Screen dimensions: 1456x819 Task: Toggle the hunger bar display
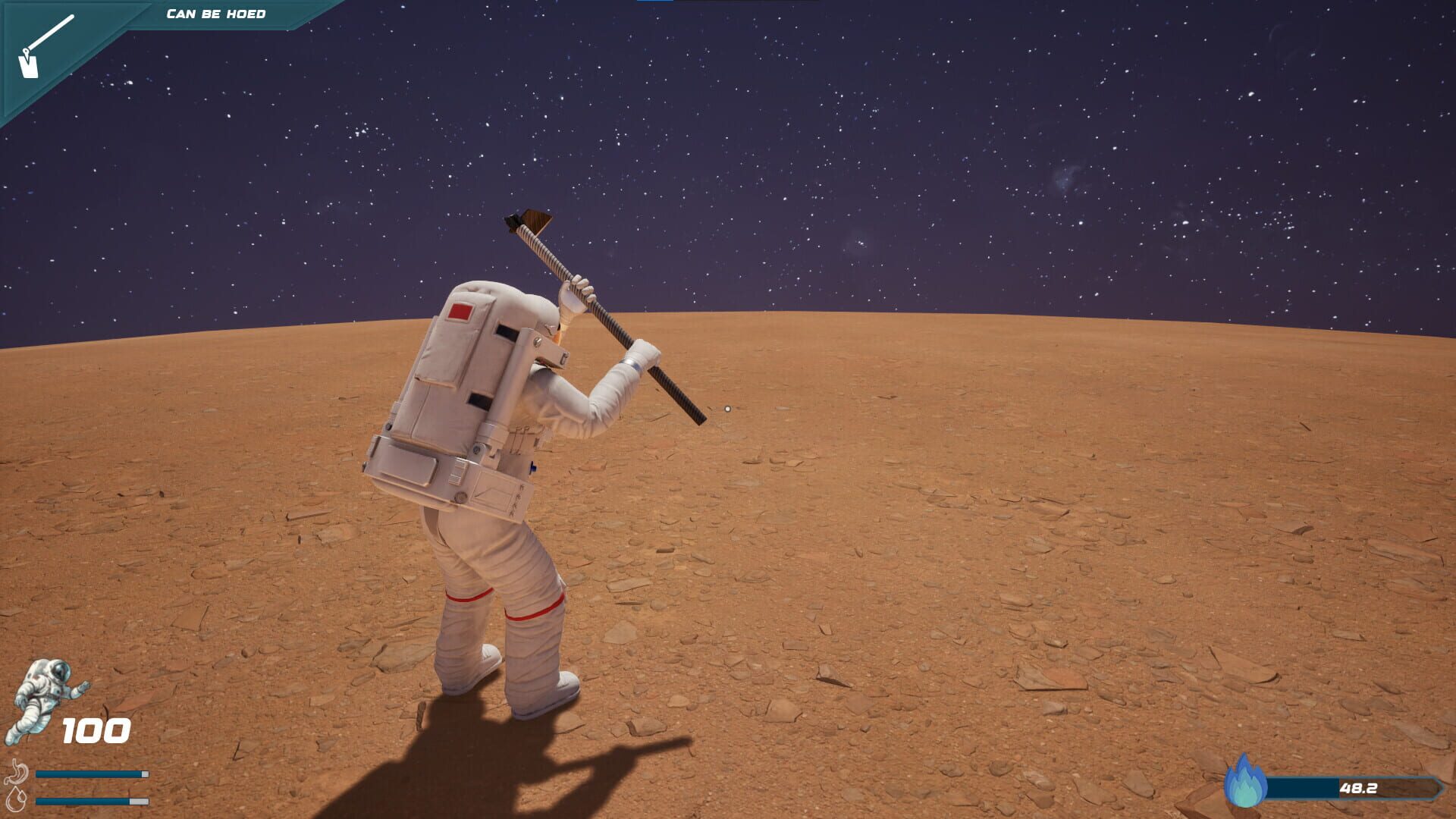pos(91,772)
